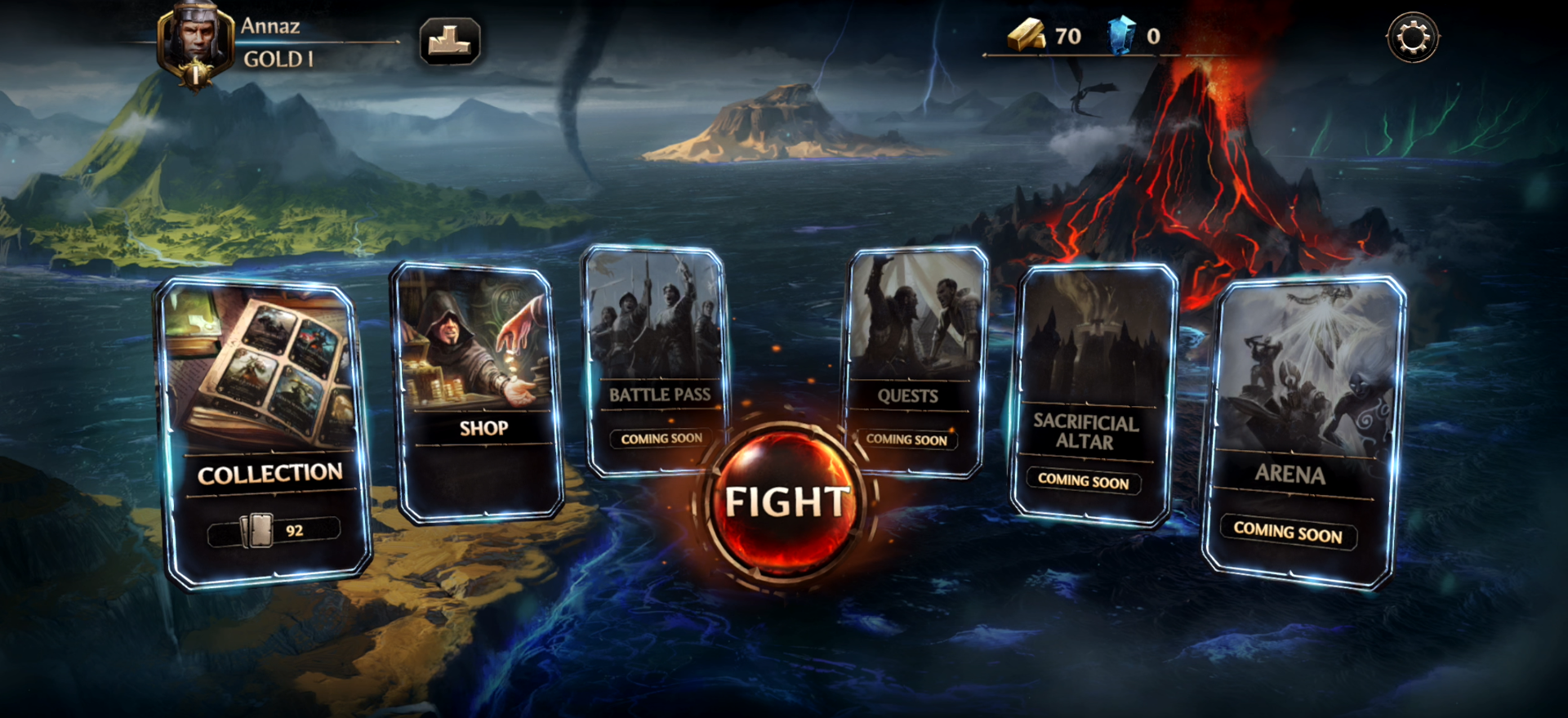Tap the gold bars currency icon
This screenshot has width=1568, height=718.
pos(1026,36)
